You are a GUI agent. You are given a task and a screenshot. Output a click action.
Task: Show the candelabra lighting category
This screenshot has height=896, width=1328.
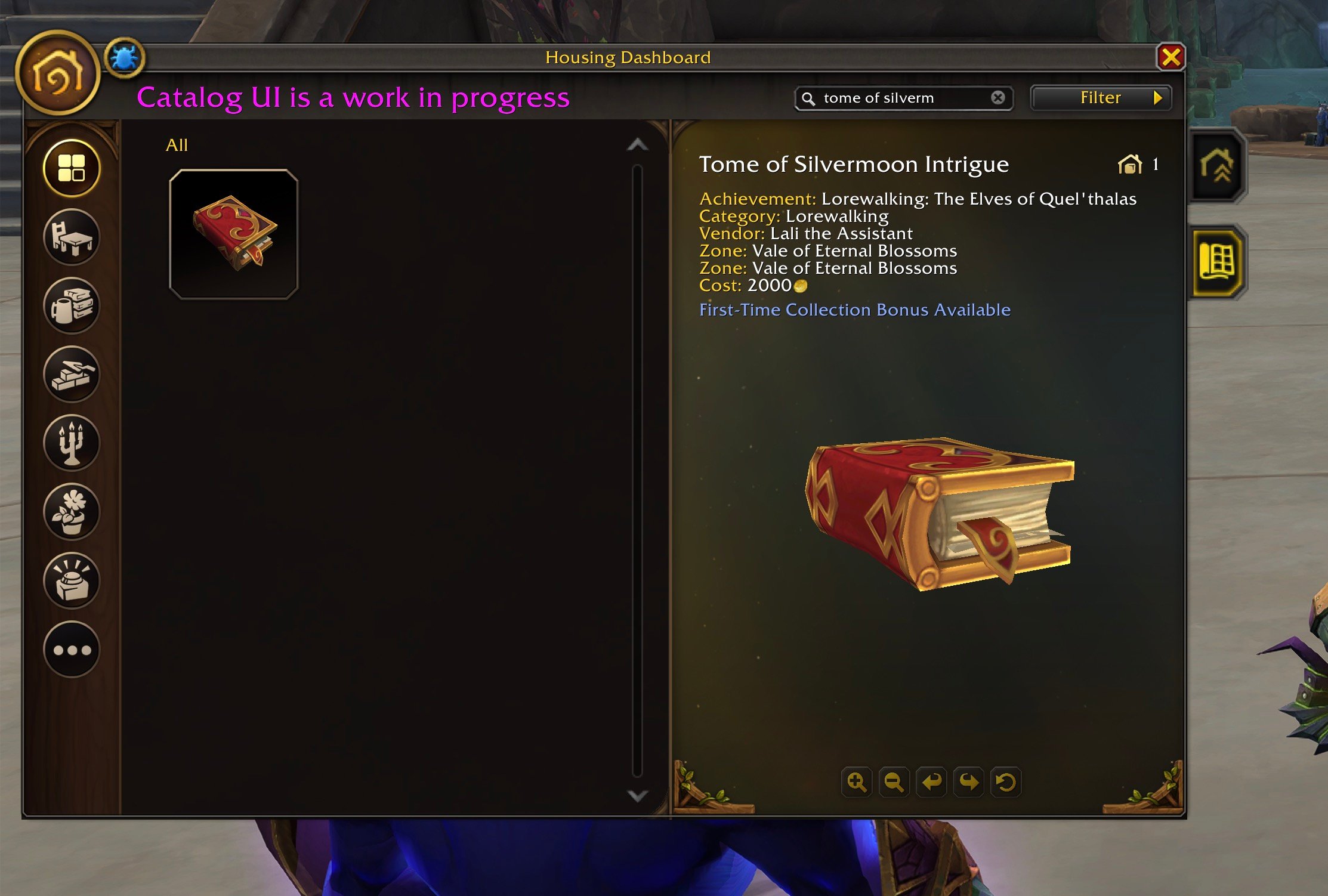[x=72, y=443]
